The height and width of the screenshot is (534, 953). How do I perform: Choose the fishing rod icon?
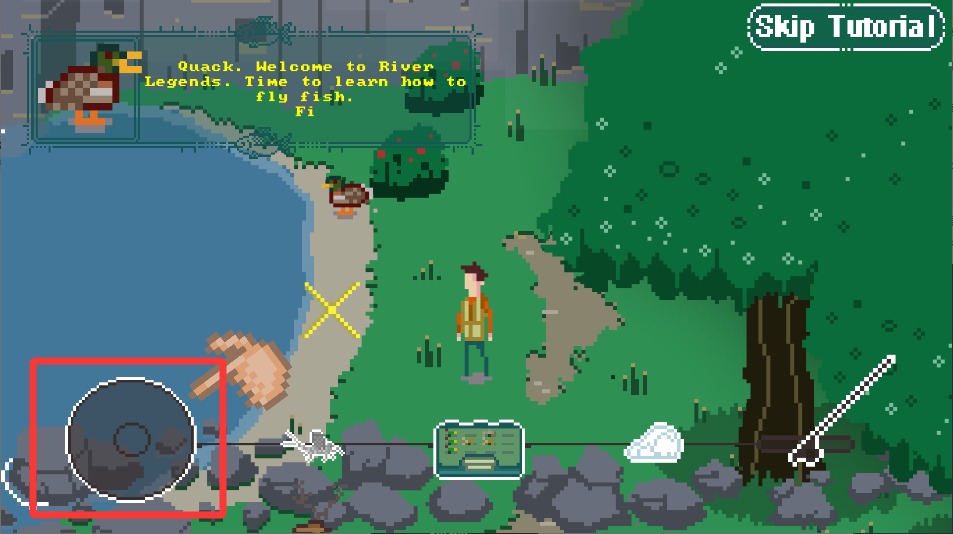[x=842, y=410]
